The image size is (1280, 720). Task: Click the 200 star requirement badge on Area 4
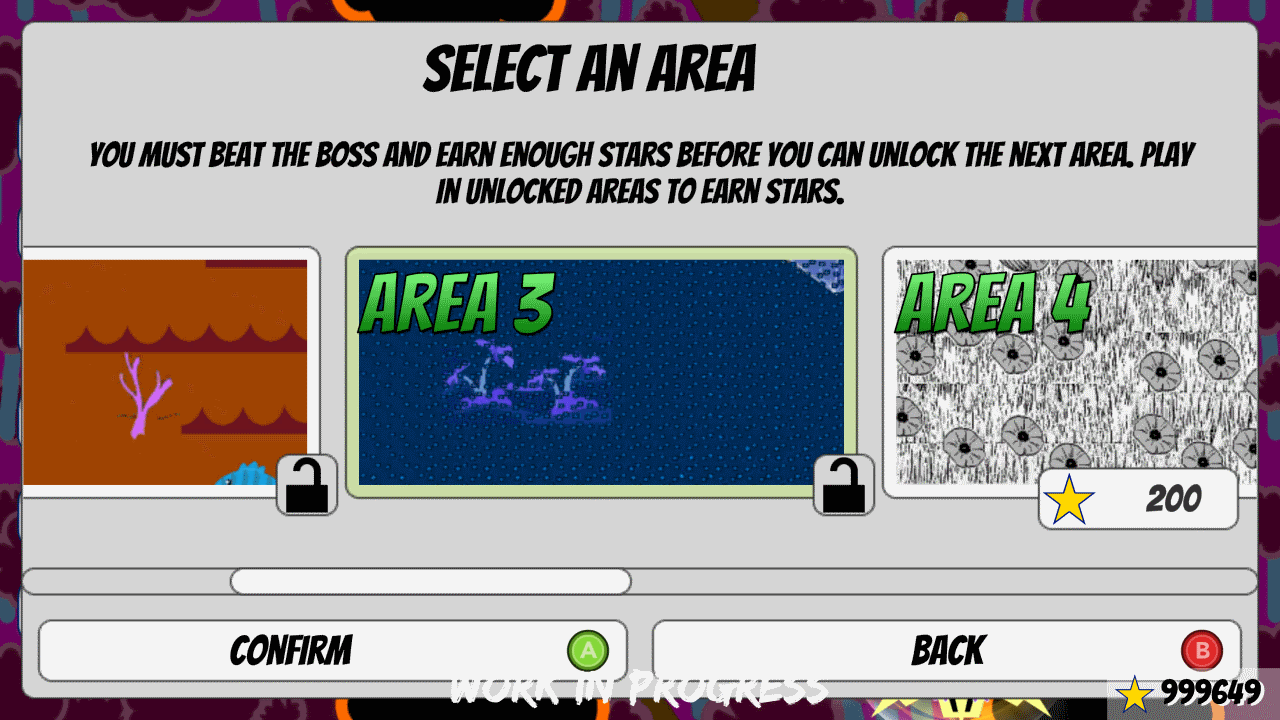1139,500
